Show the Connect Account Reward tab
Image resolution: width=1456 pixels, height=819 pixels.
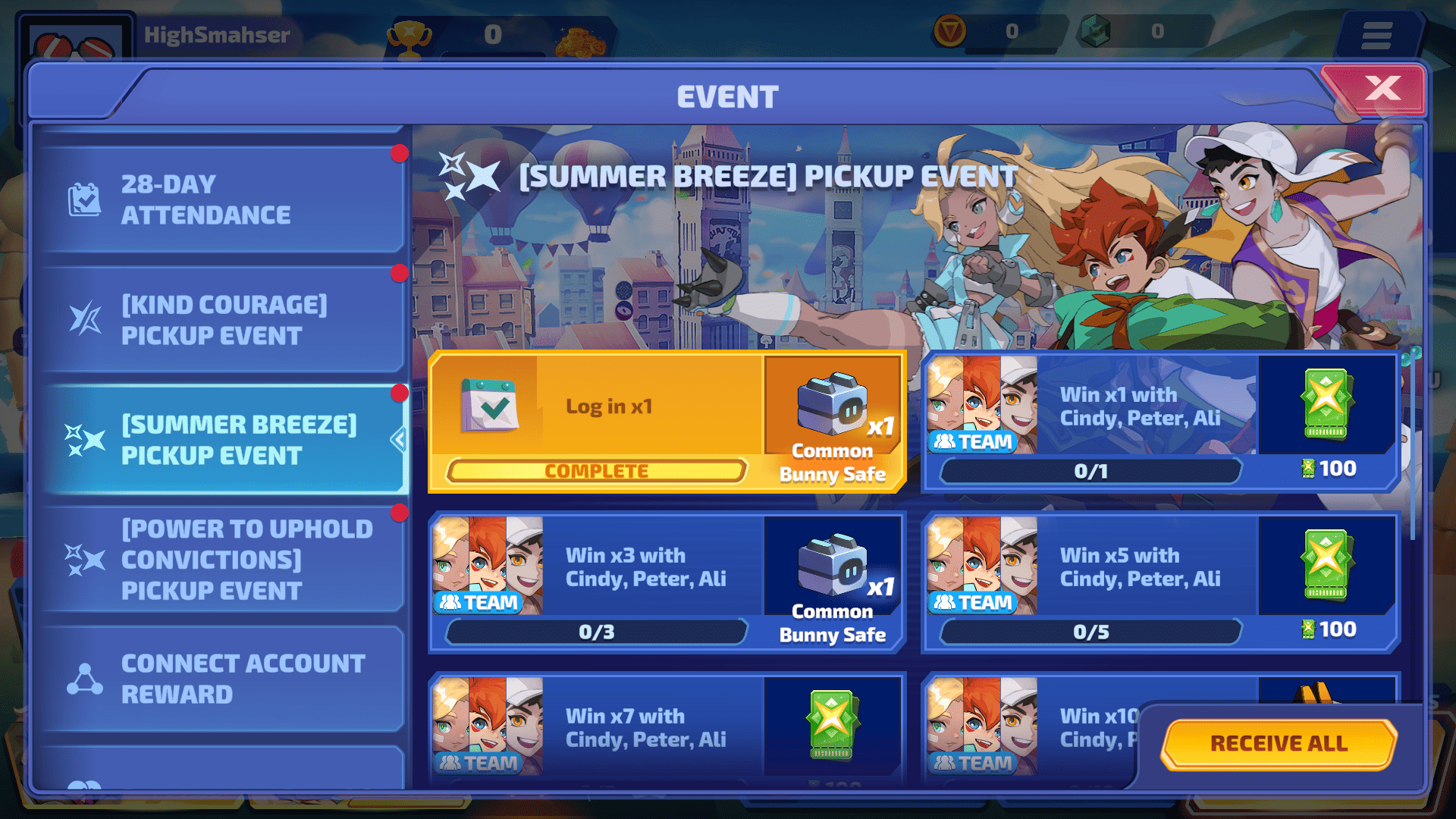[220, 679]
